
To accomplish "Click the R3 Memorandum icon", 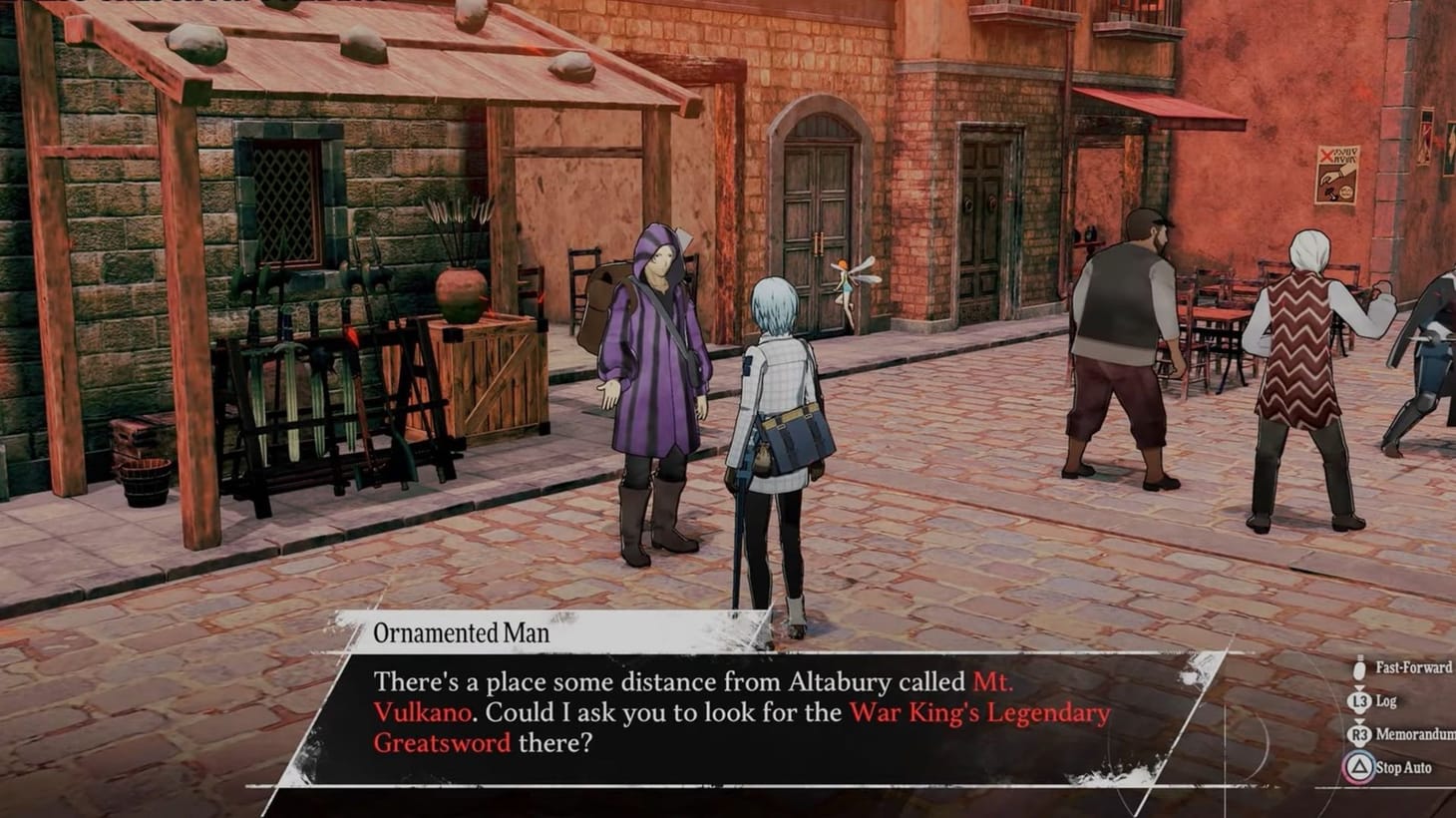I will [1359, 733].
